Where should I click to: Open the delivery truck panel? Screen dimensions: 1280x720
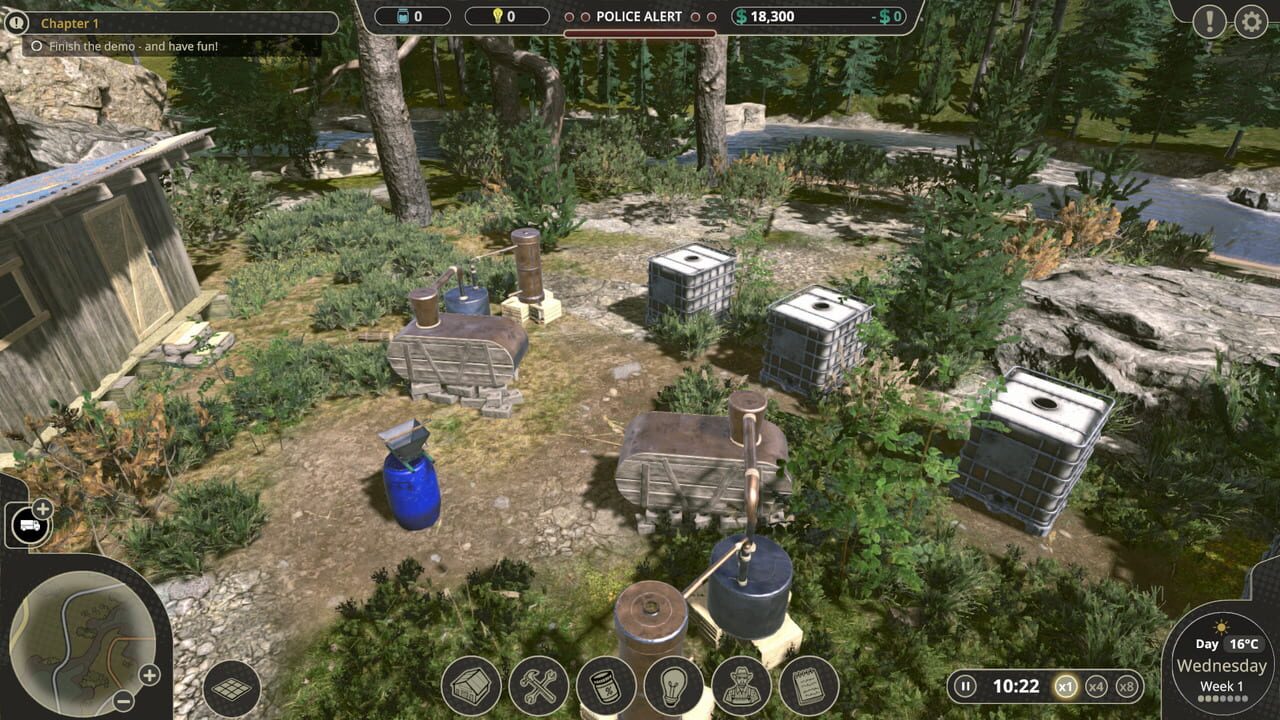coord(28,523)
